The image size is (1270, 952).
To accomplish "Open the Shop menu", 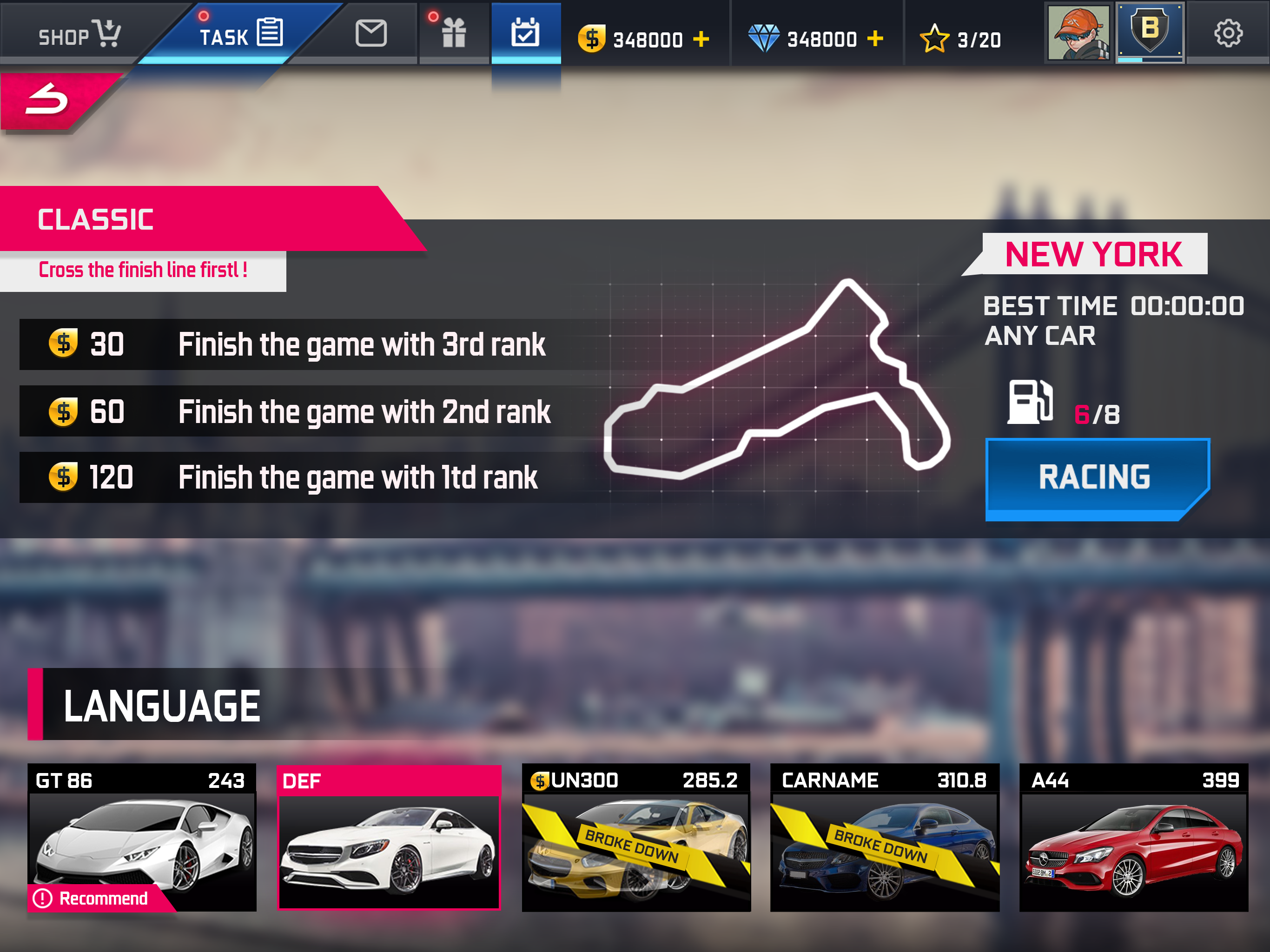I will point(79,33).
